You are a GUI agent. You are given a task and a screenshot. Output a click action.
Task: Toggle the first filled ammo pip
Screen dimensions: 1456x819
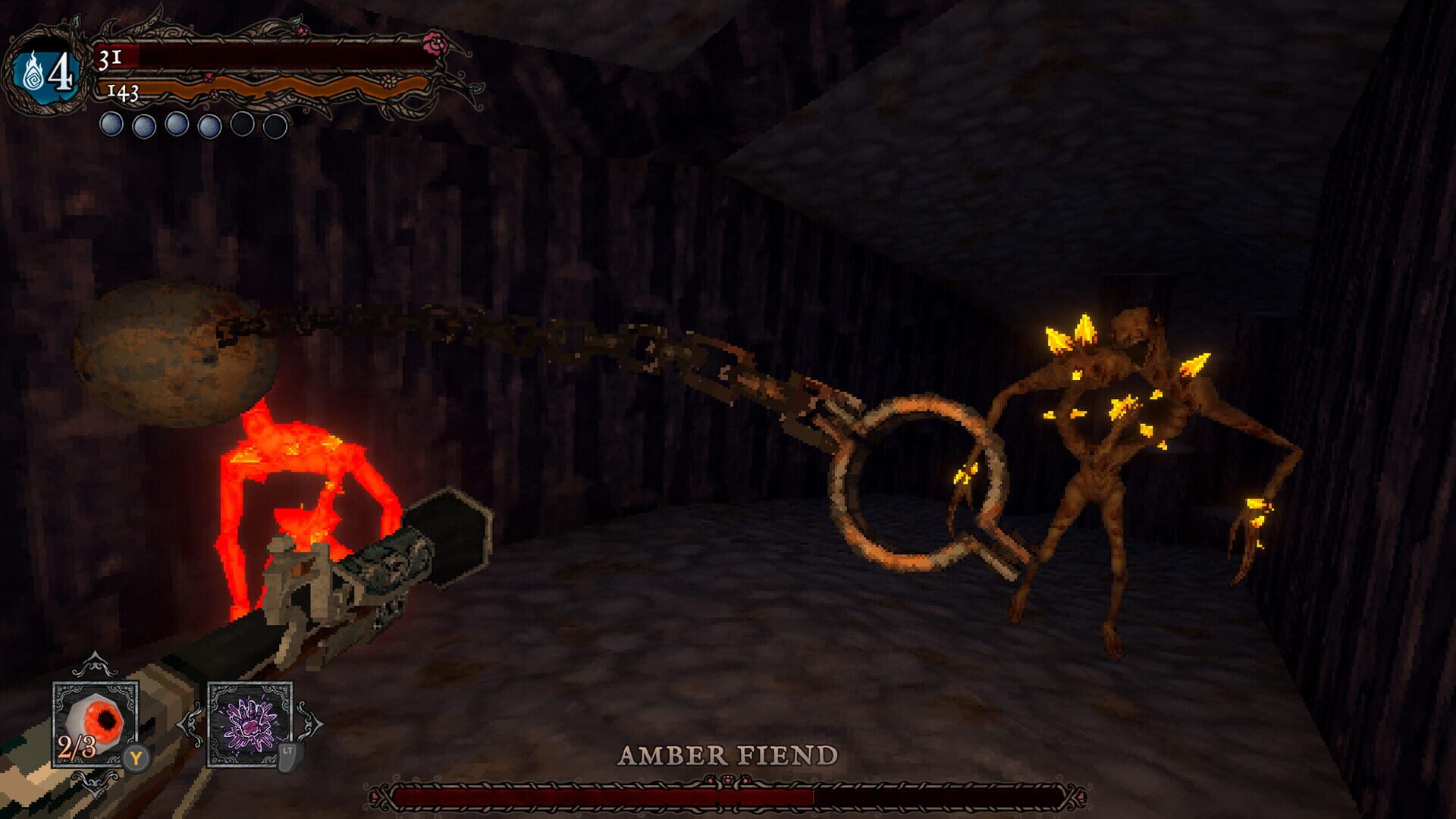pos(111,124)
